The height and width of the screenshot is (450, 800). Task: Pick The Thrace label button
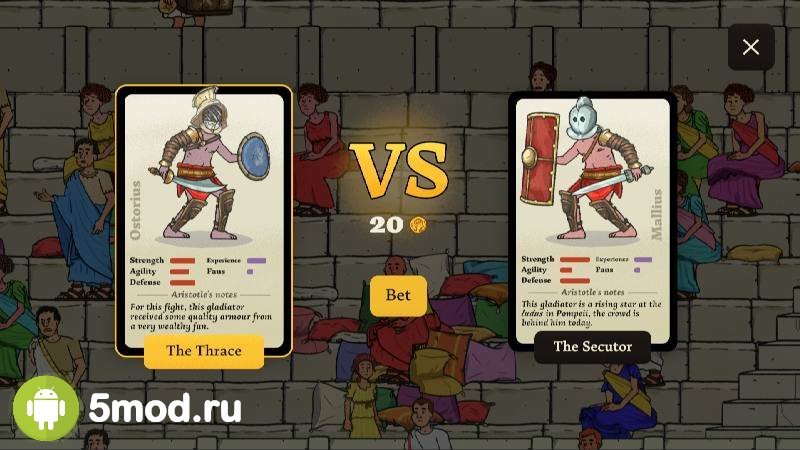click(204, 351)
